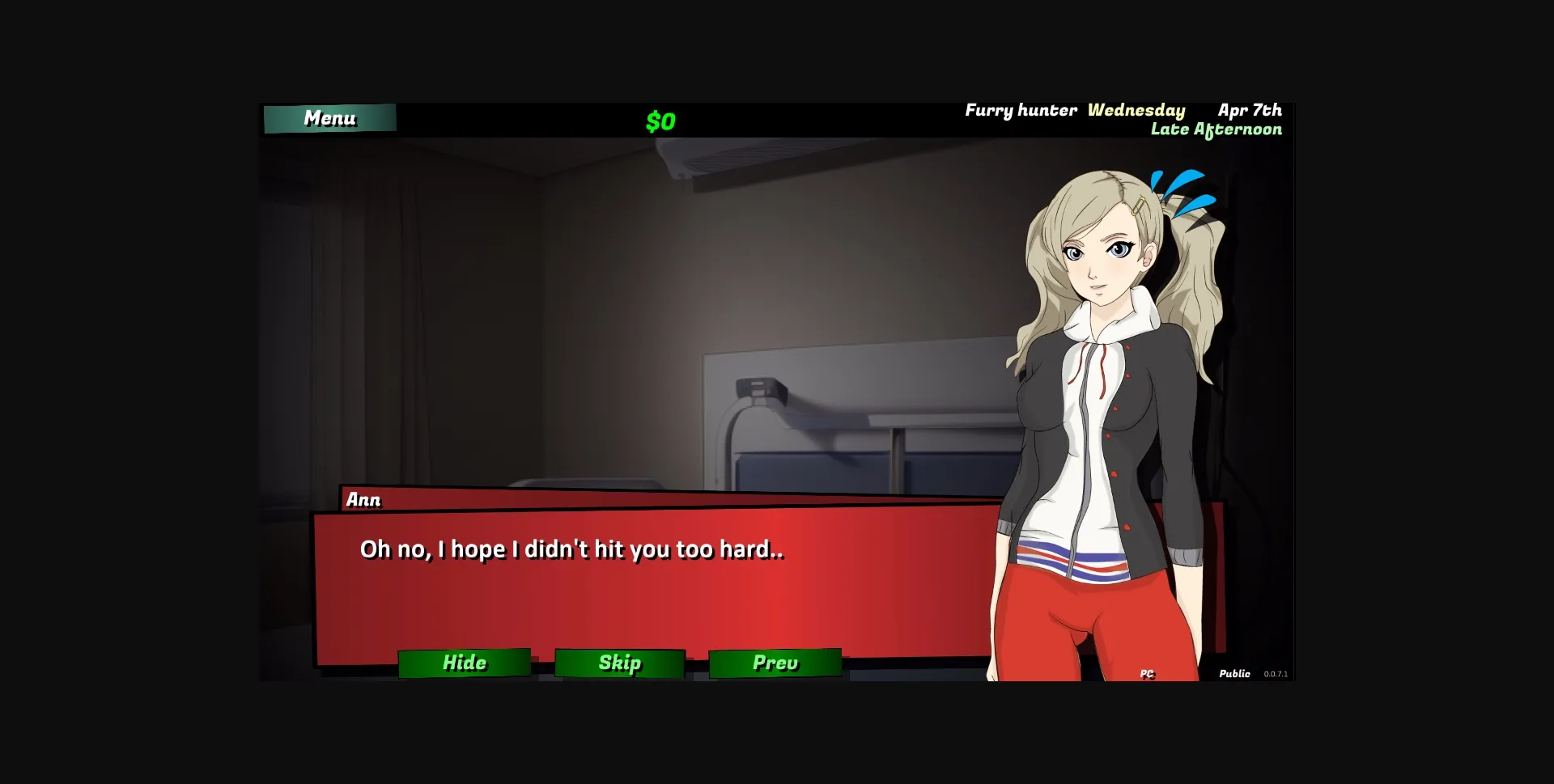Click Prev to review previous dialogue
This screenshot has height=784, width=1554.
pyautogui.click(x=775, y=662)
